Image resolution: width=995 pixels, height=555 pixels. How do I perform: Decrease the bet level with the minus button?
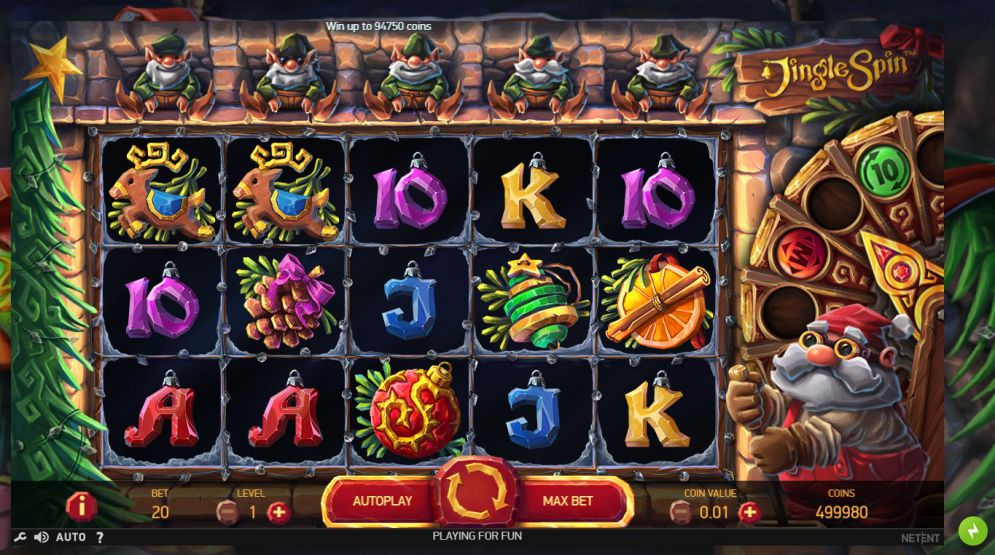point(227,512)
